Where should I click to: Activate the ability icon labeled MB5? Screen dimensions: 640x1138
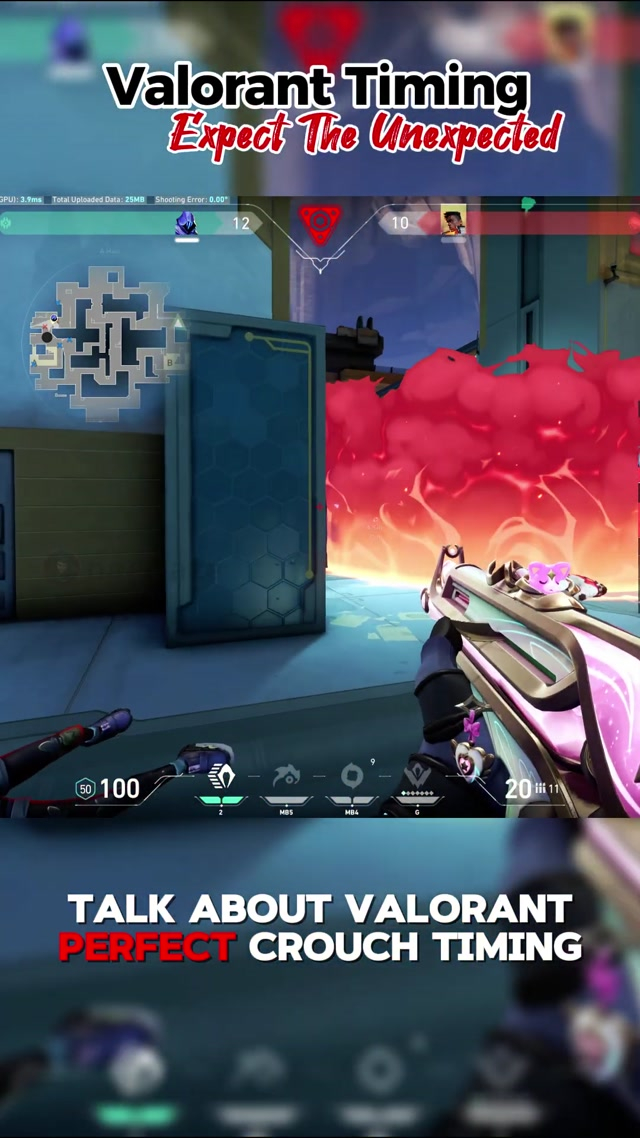click(286, 777)
